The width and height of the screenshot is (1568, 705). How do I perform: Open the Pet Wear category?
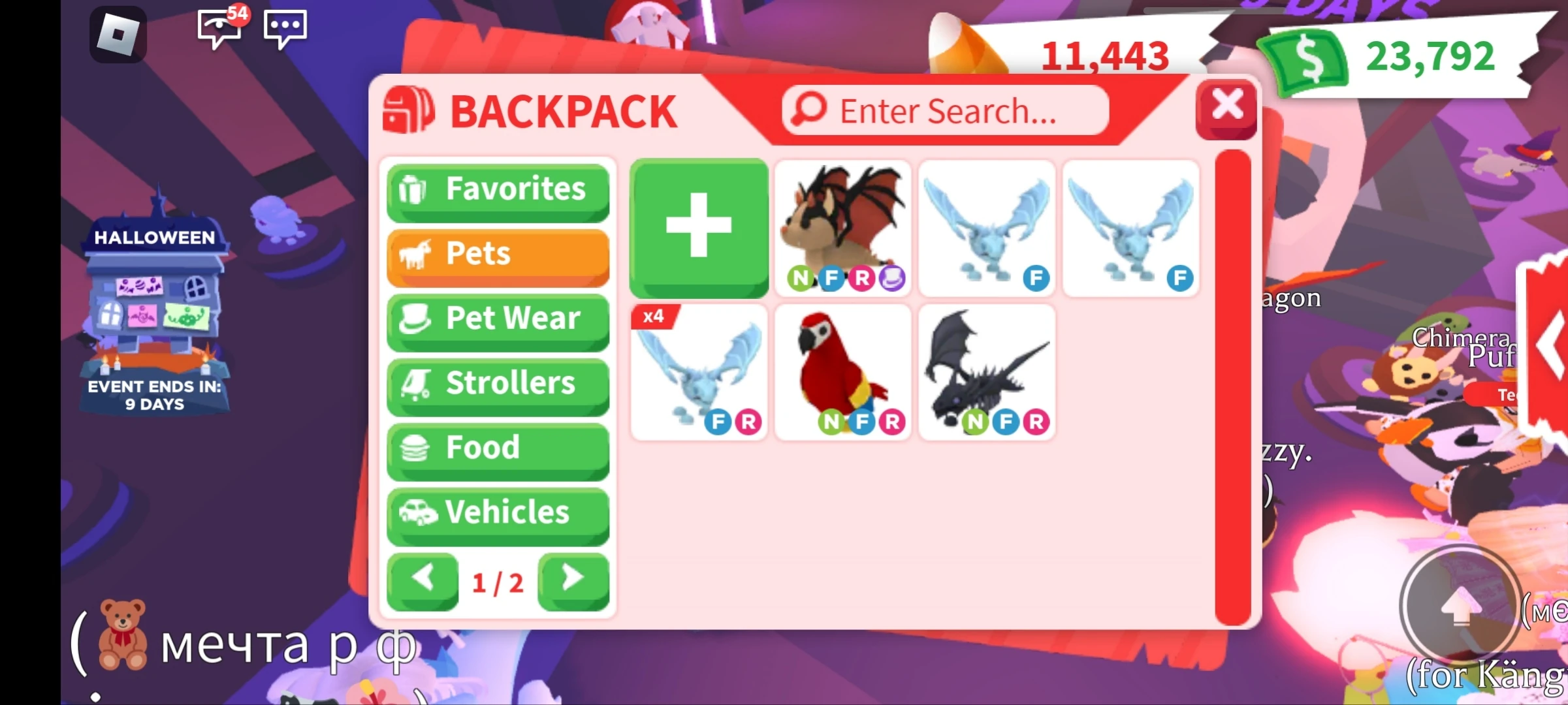[498, 319]
